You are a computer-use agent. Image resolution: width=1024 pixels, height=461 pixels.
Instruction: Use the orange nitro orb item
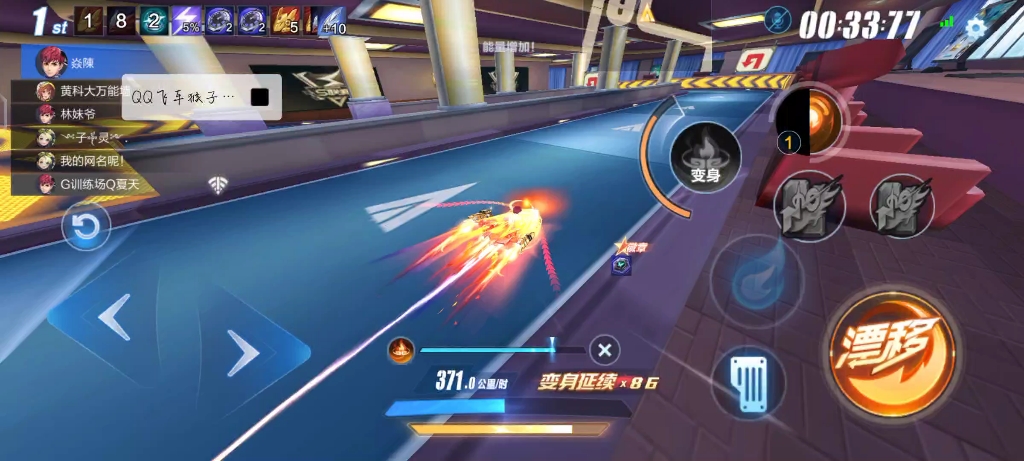point(810,120)
